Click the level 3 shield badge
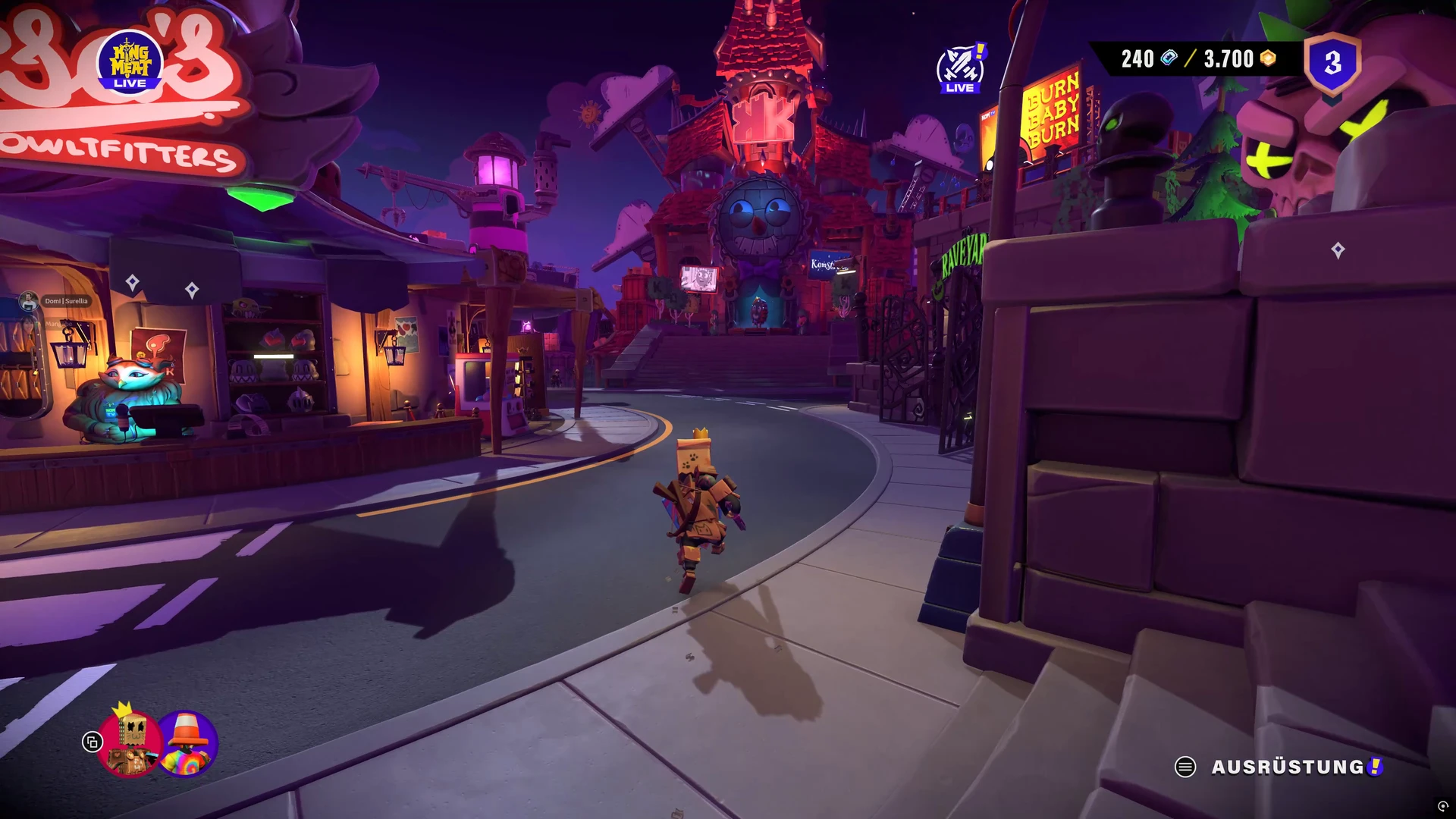Viewport: 1456px width, 819px height. (x=1332, y=64)
